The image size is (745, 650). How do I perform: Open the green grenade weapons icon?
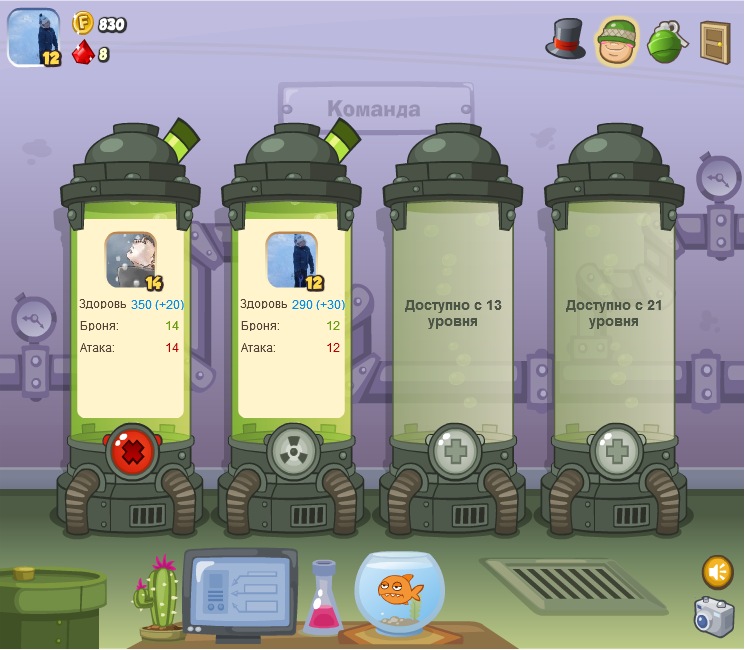pyautogui.click(x=667, y=41)
